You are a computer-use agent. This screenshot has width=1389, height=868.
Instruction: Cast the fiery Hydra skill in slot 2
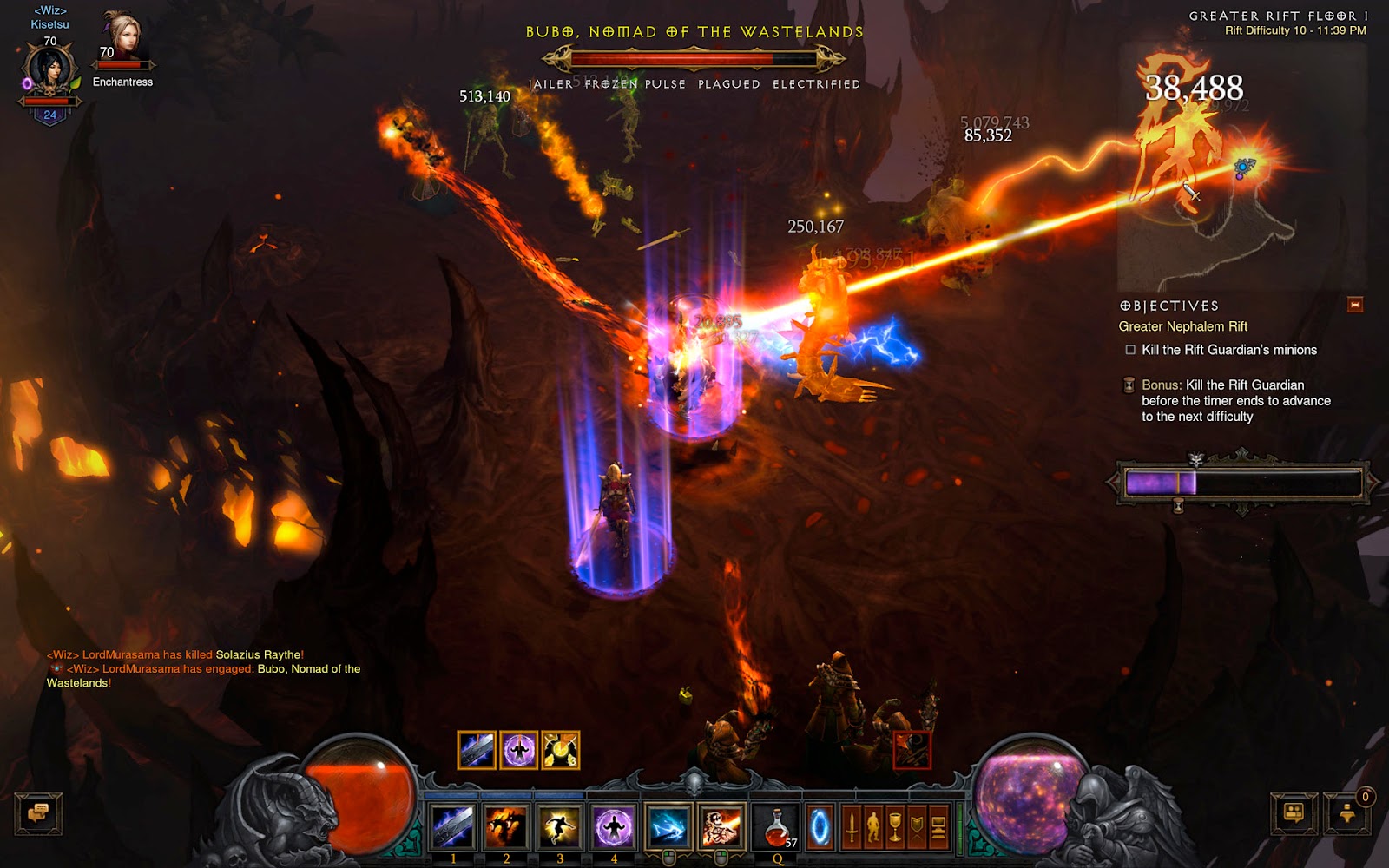click(505, 827)
